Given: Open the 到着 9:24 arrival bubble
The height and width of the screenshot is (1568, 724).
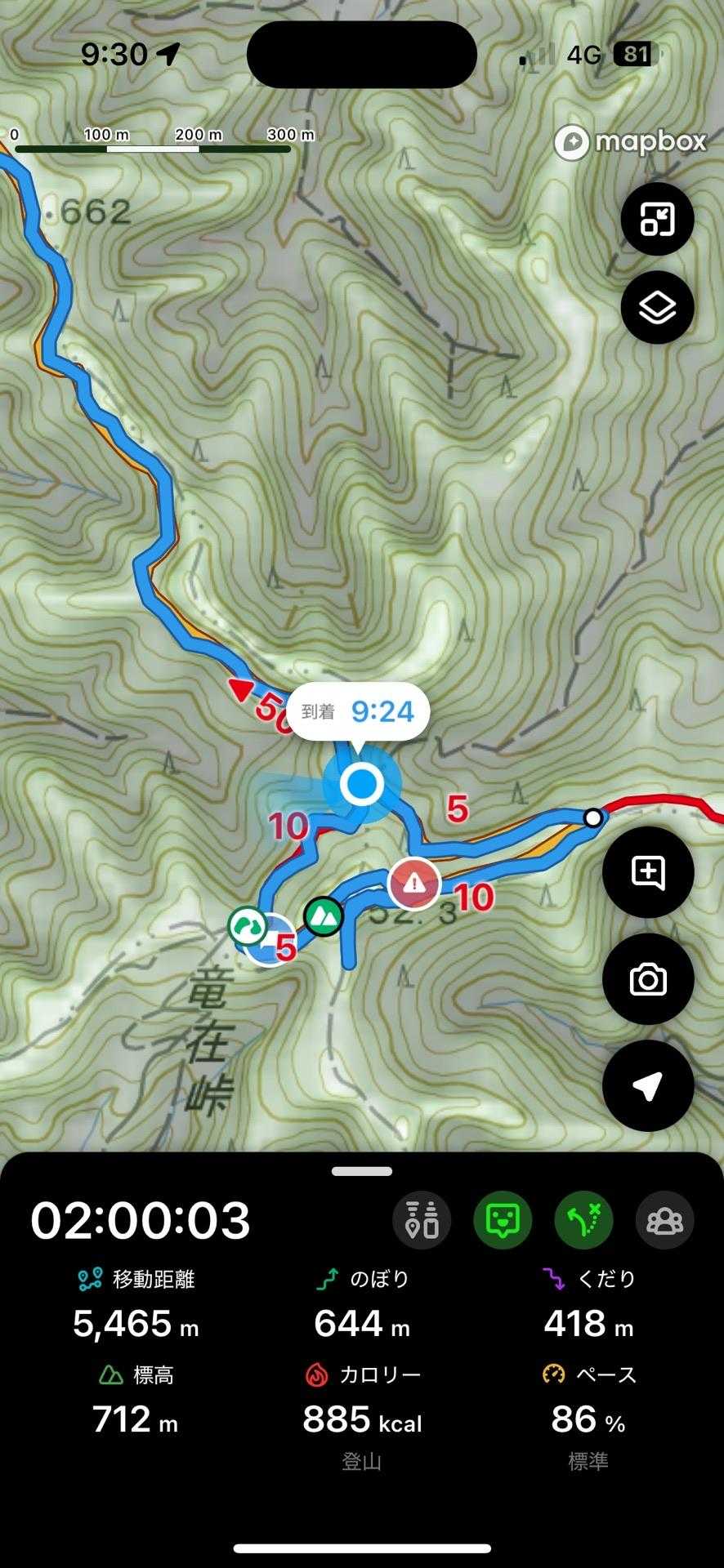Looking at the screenshot, I should 357,711.
